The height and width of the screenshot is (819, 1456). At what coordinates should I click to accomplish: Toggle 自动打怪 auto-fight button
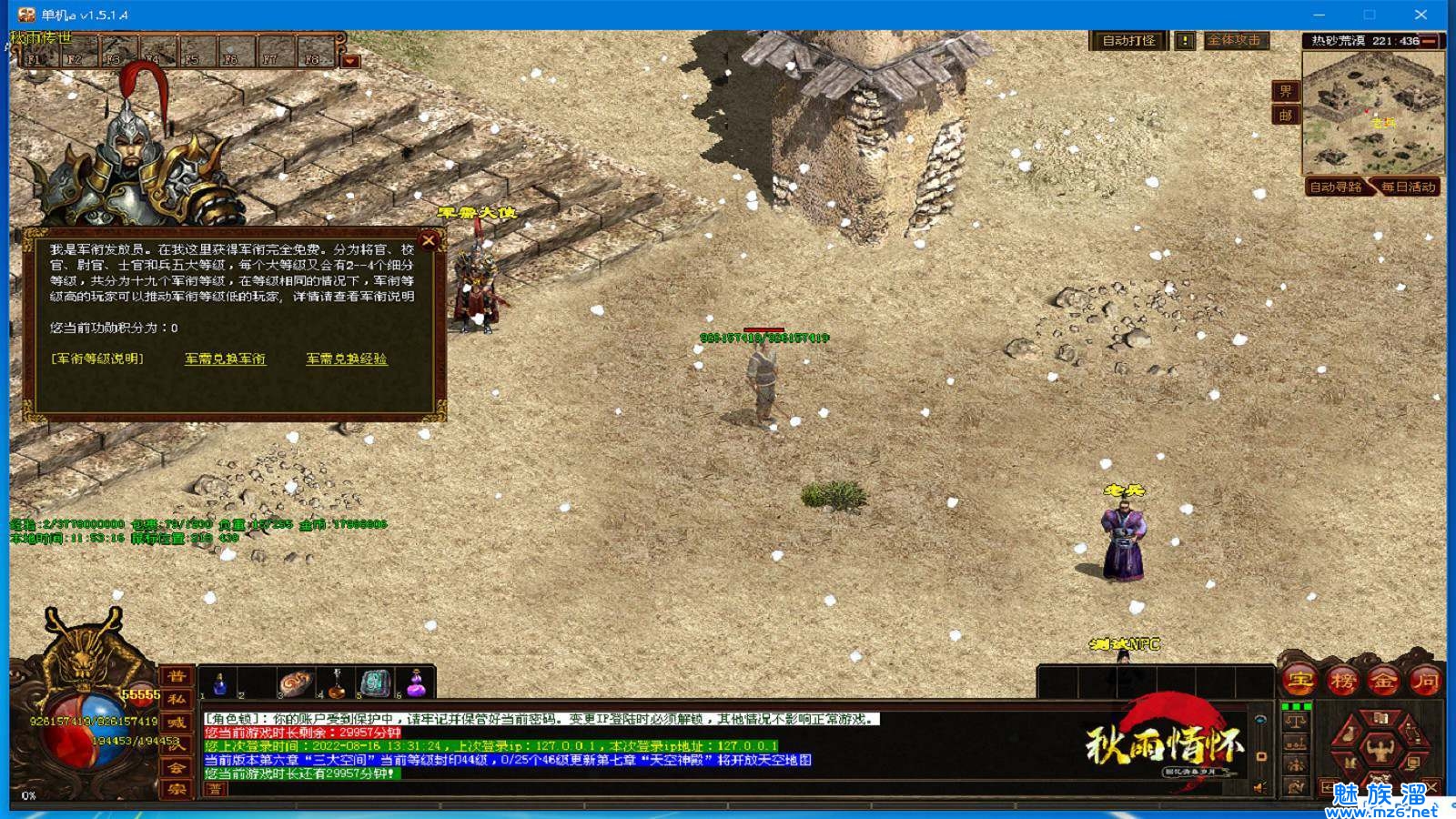click(1128, 41)
